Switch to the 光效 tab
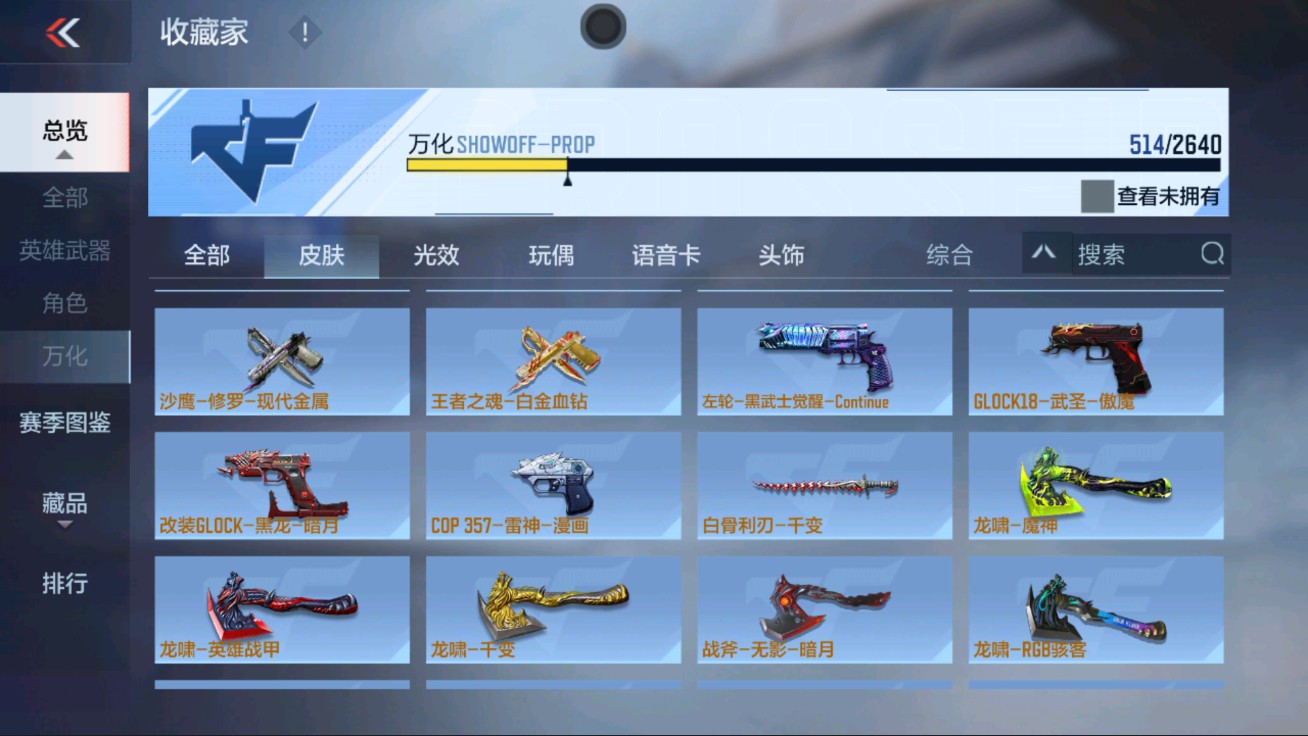Image resolution: width=1308 pixels, height=736 pixels. (434, 255)
